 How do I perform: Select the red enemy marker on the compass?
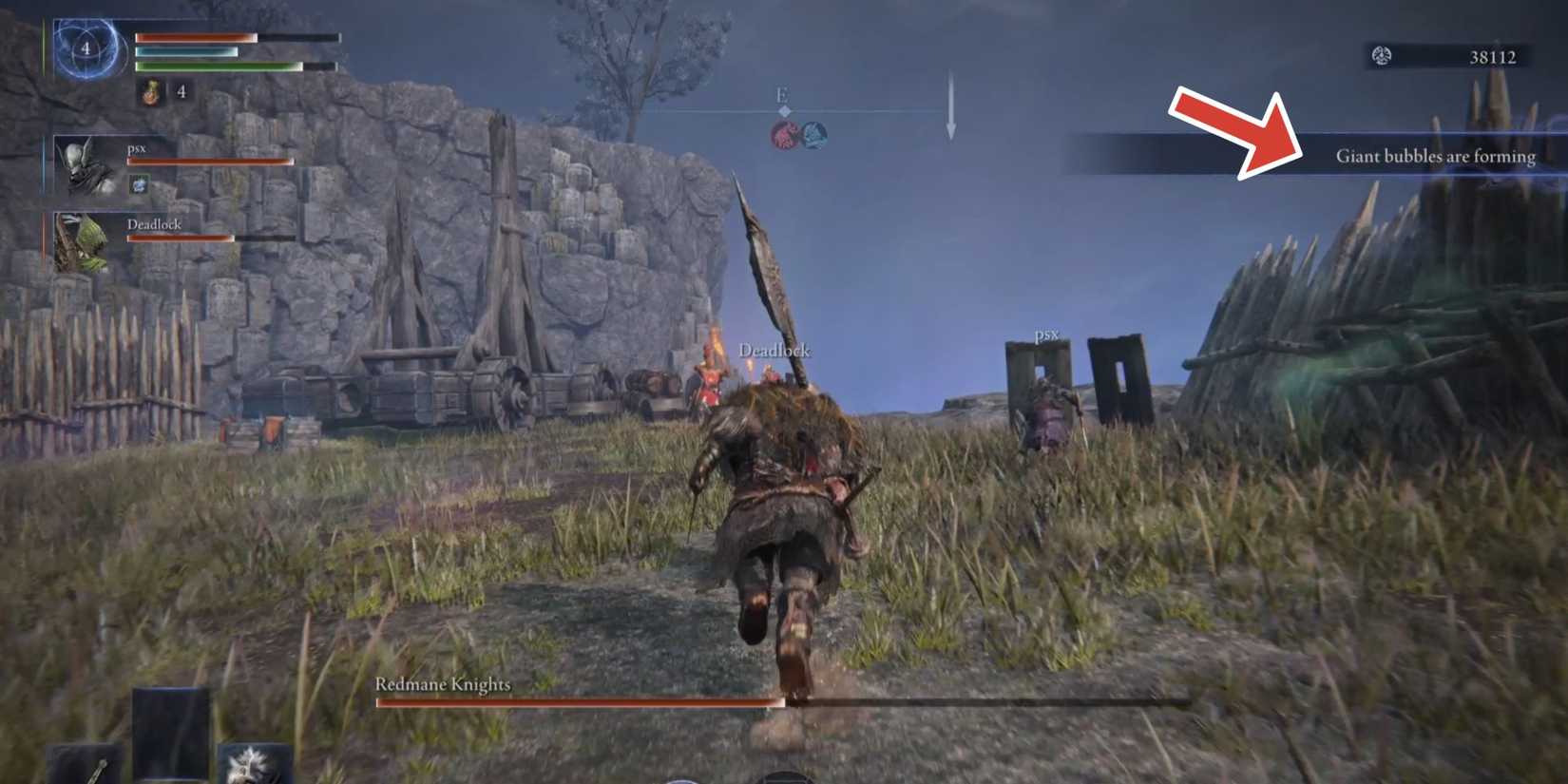point(782,135)
